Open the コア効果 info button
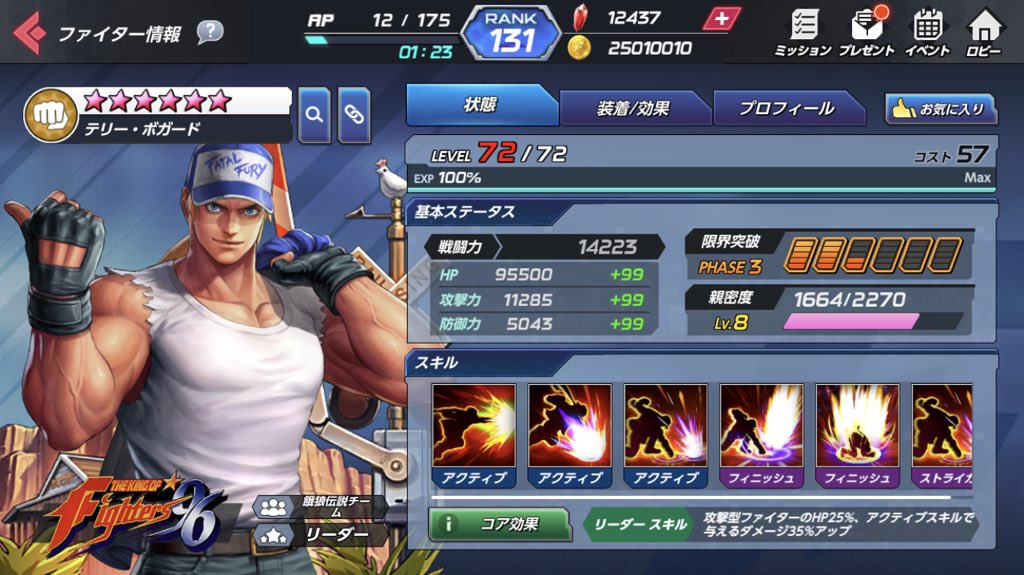This screenshot has height=575, width=1024. pyautogui.click(x=499, y=523)
